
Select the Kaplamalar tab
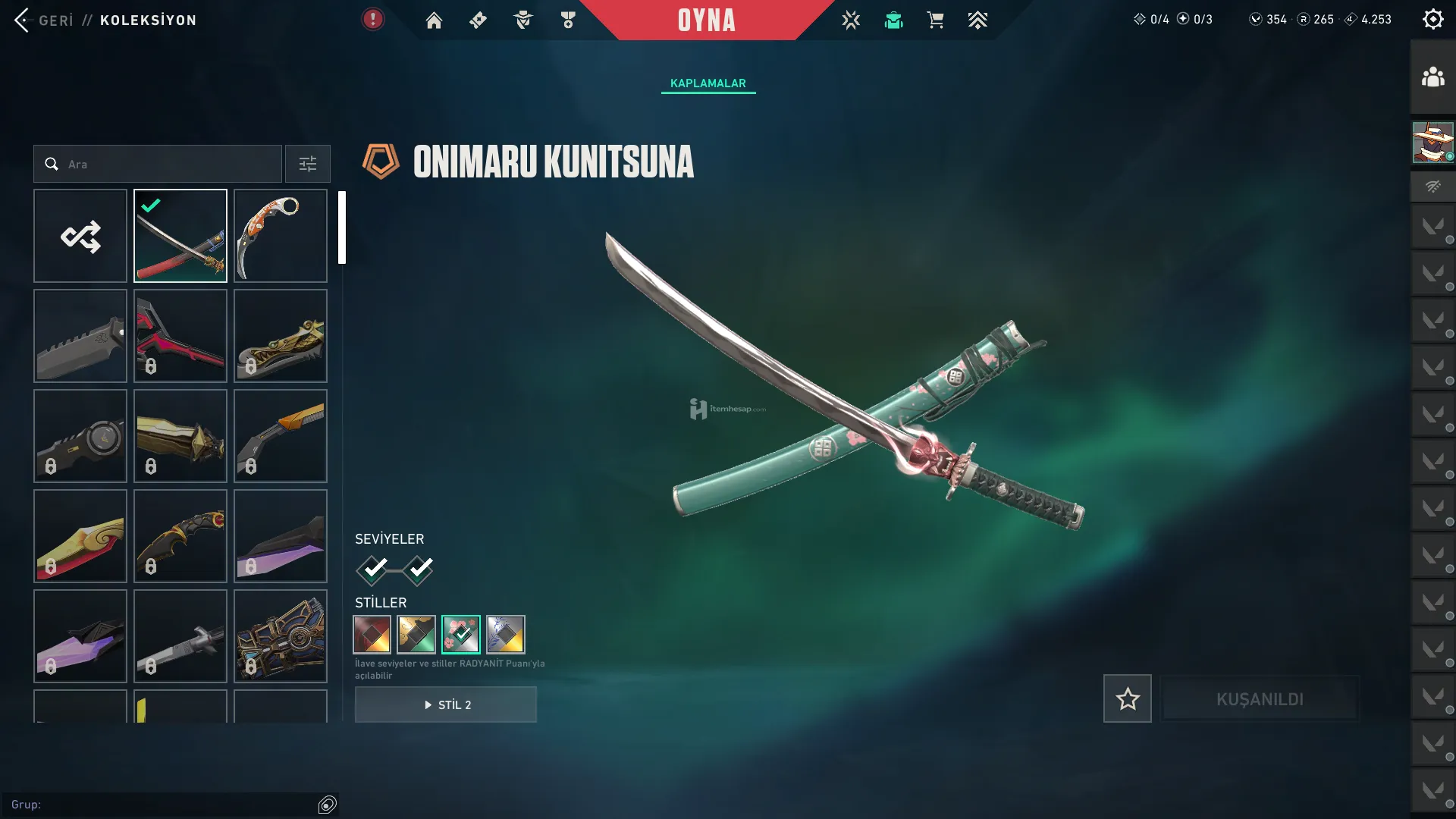(x=708, y=83)
